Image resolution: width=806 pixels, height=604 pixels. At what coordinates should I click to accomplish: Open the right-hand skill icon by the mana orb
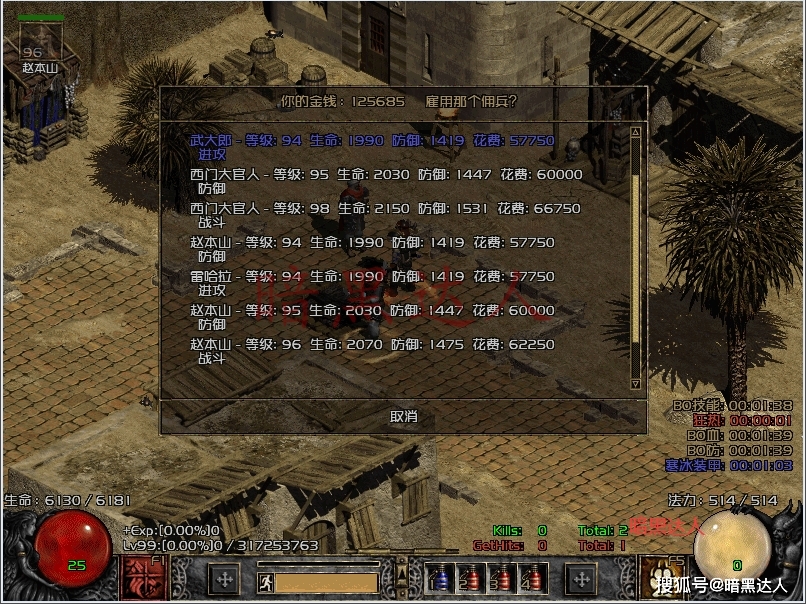click(x=659, y=579)
